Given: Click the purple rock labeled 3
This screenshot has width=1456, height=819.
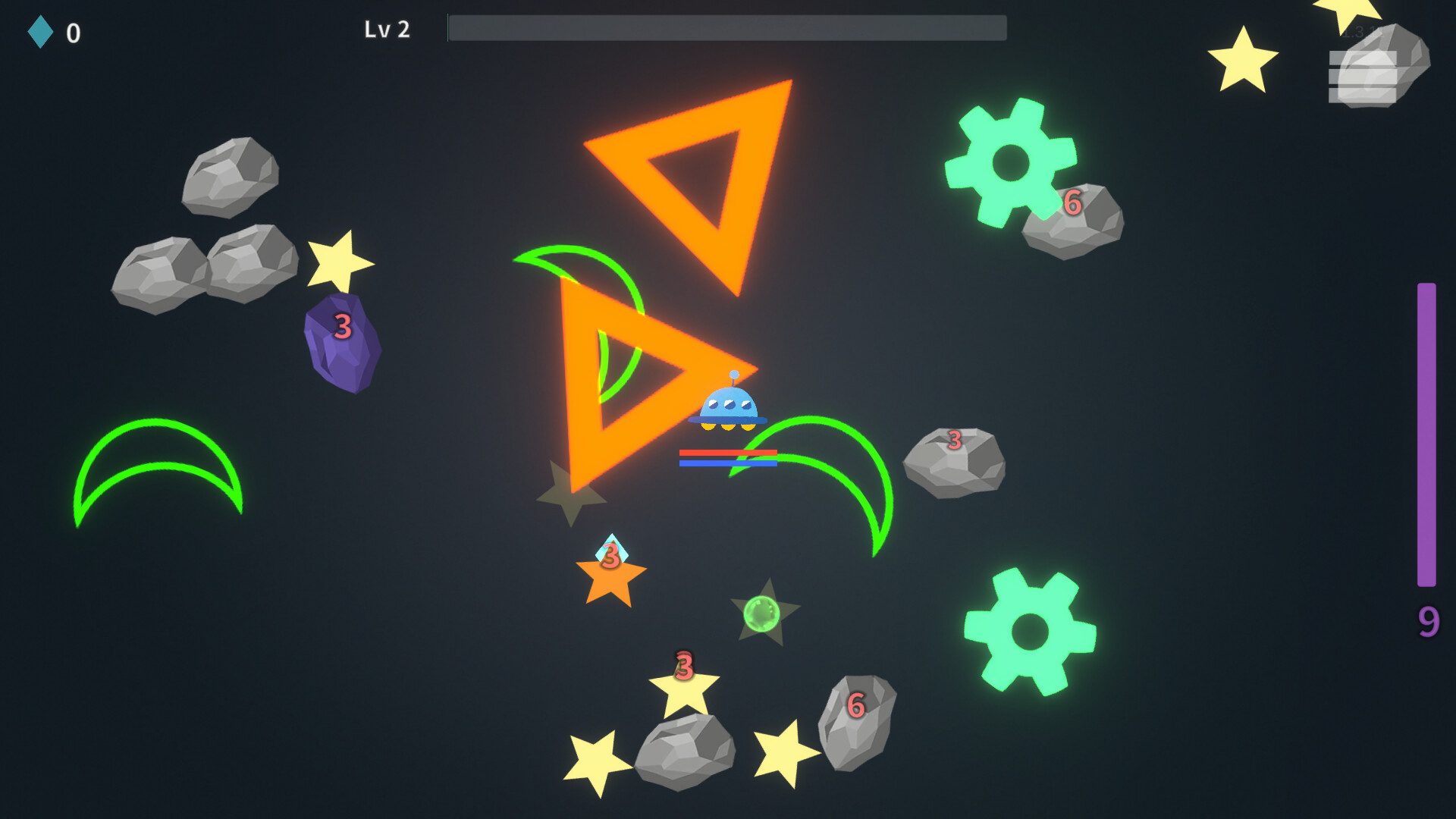Looking at the screenshot, I should click(x=343, y=343).
